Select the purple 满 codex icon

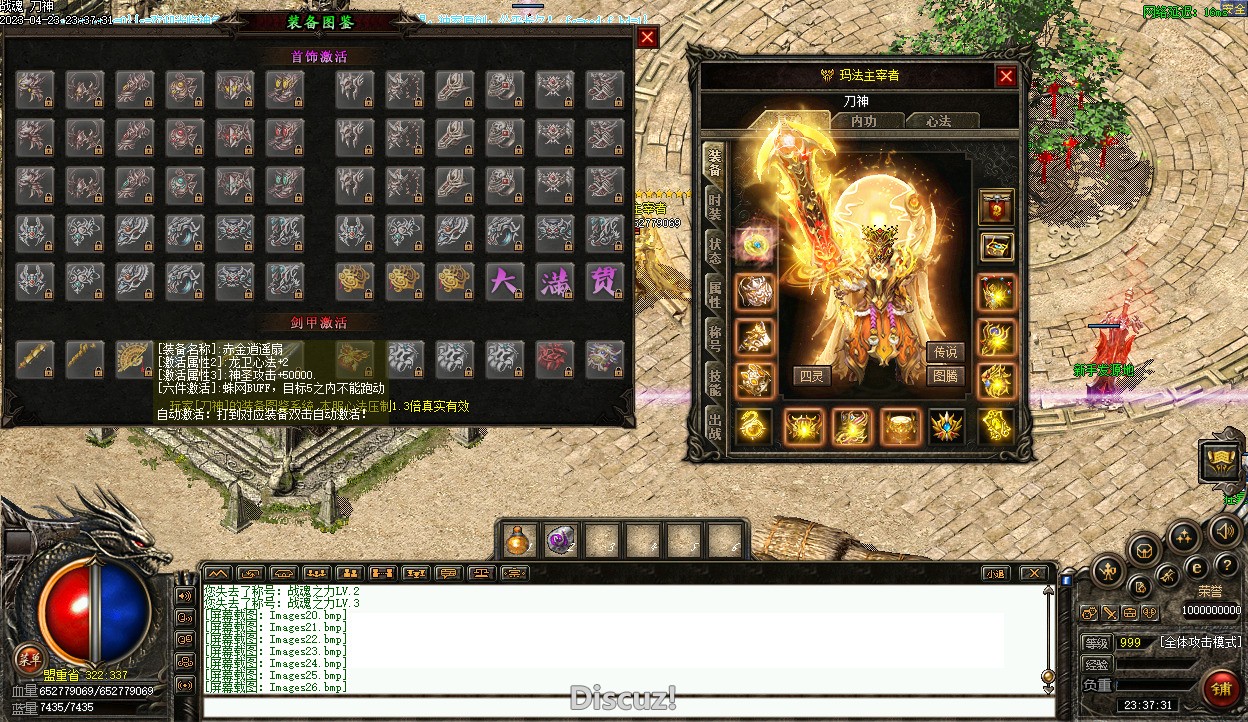coord(554,281)
